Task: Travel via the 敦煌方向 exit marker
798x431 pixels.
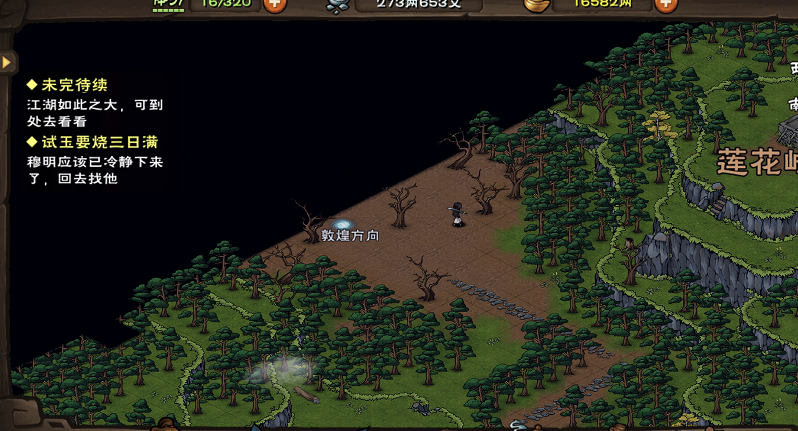Action: (344, 225)
